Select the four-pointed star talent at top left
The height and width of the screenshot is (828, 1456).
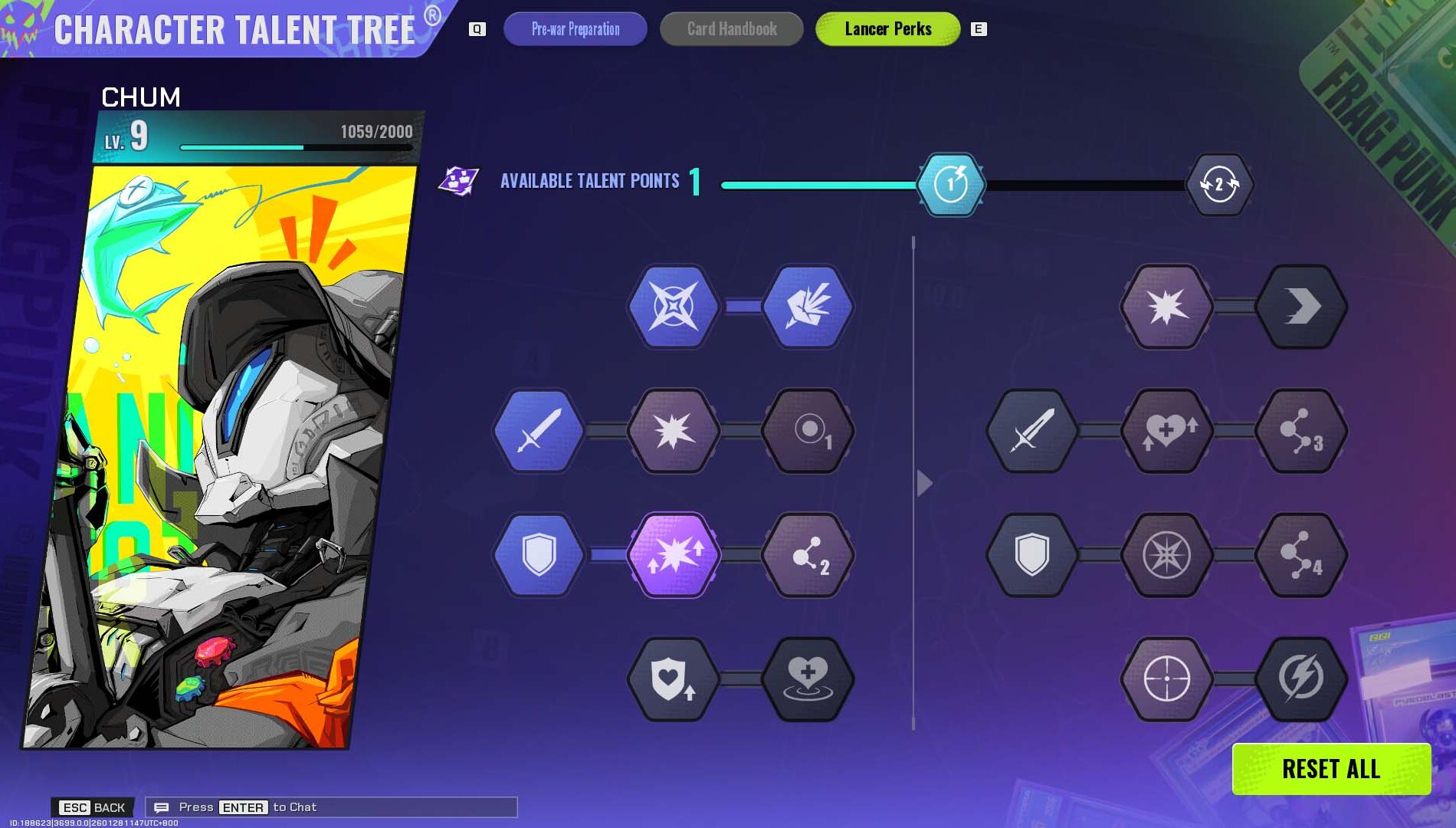[x=674, y=306]
